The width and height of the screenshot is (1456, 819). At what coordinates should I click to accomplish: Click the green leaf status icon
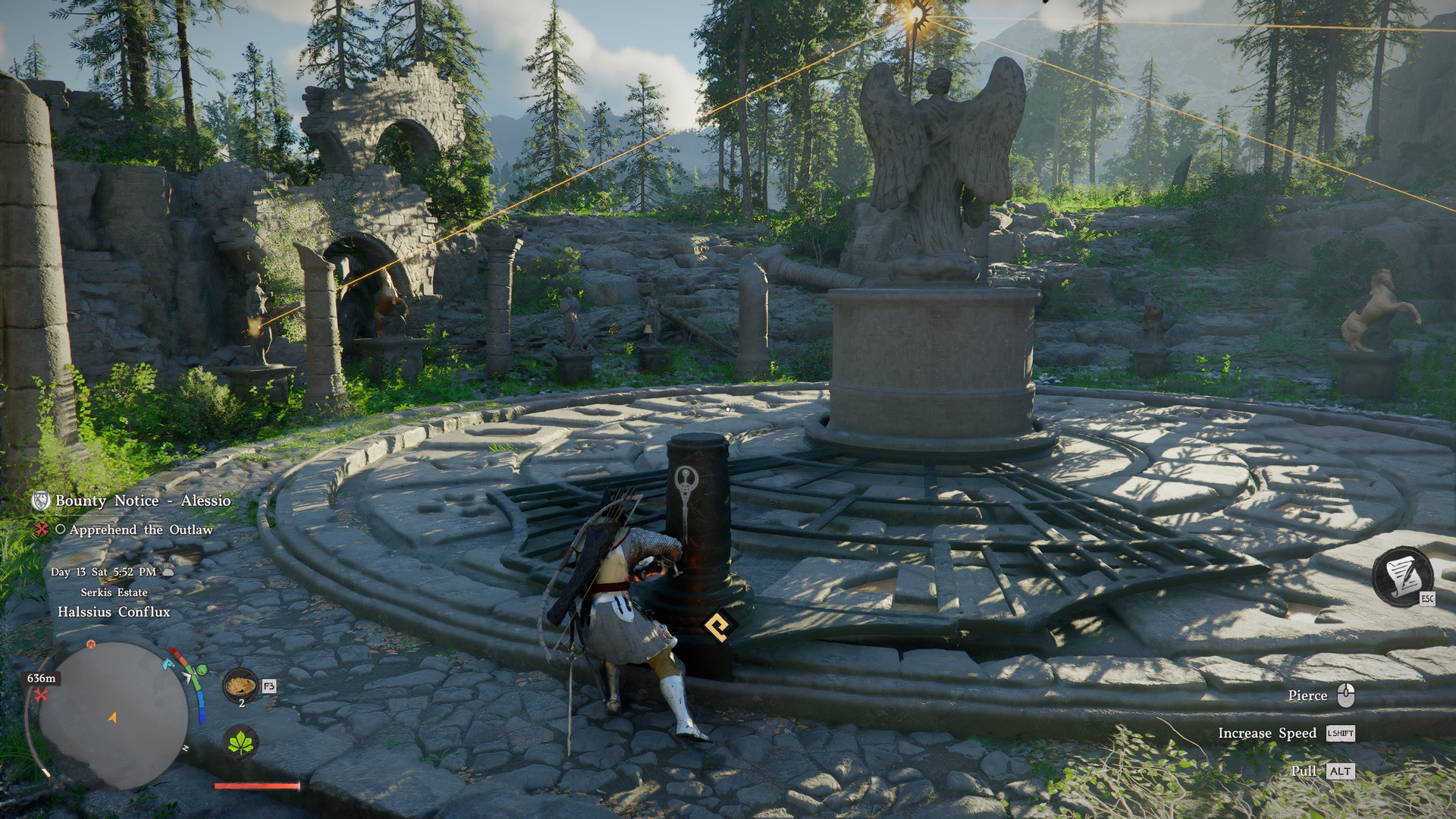pos(241,741)
